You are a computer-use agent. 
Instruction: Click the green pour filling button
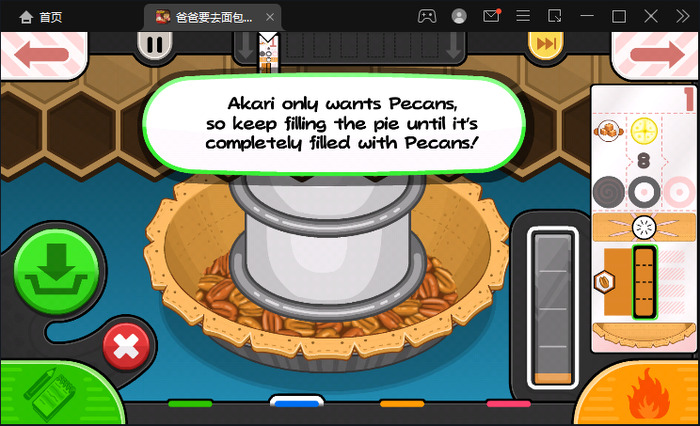pyautogui.click(x=56, y=270)
